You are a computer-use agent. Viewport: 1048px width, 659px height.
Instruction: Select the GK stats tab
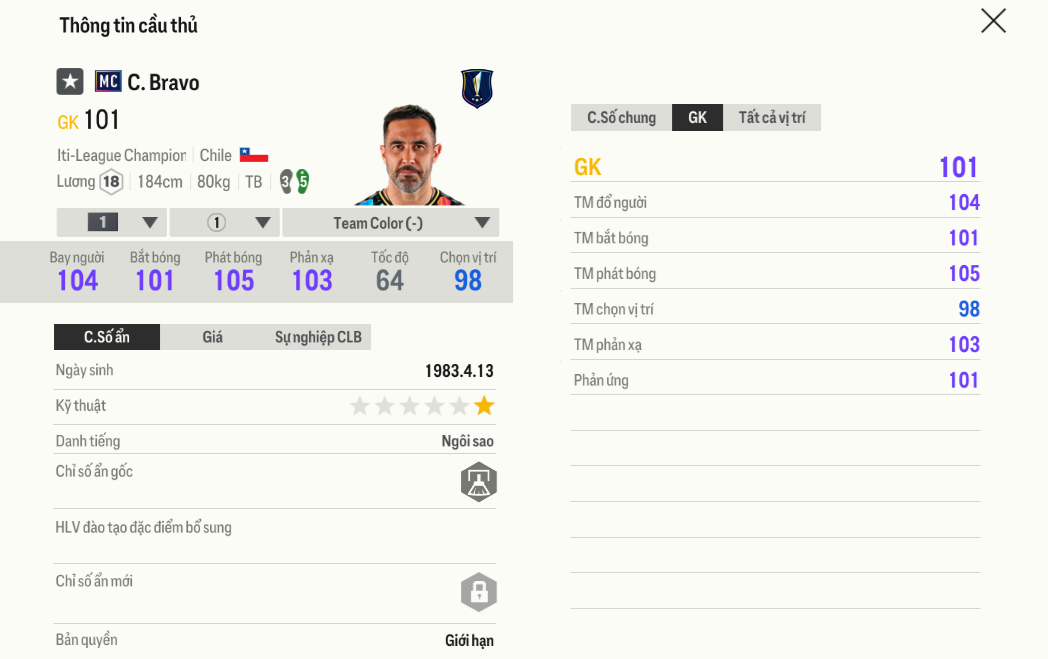point(697,118)
